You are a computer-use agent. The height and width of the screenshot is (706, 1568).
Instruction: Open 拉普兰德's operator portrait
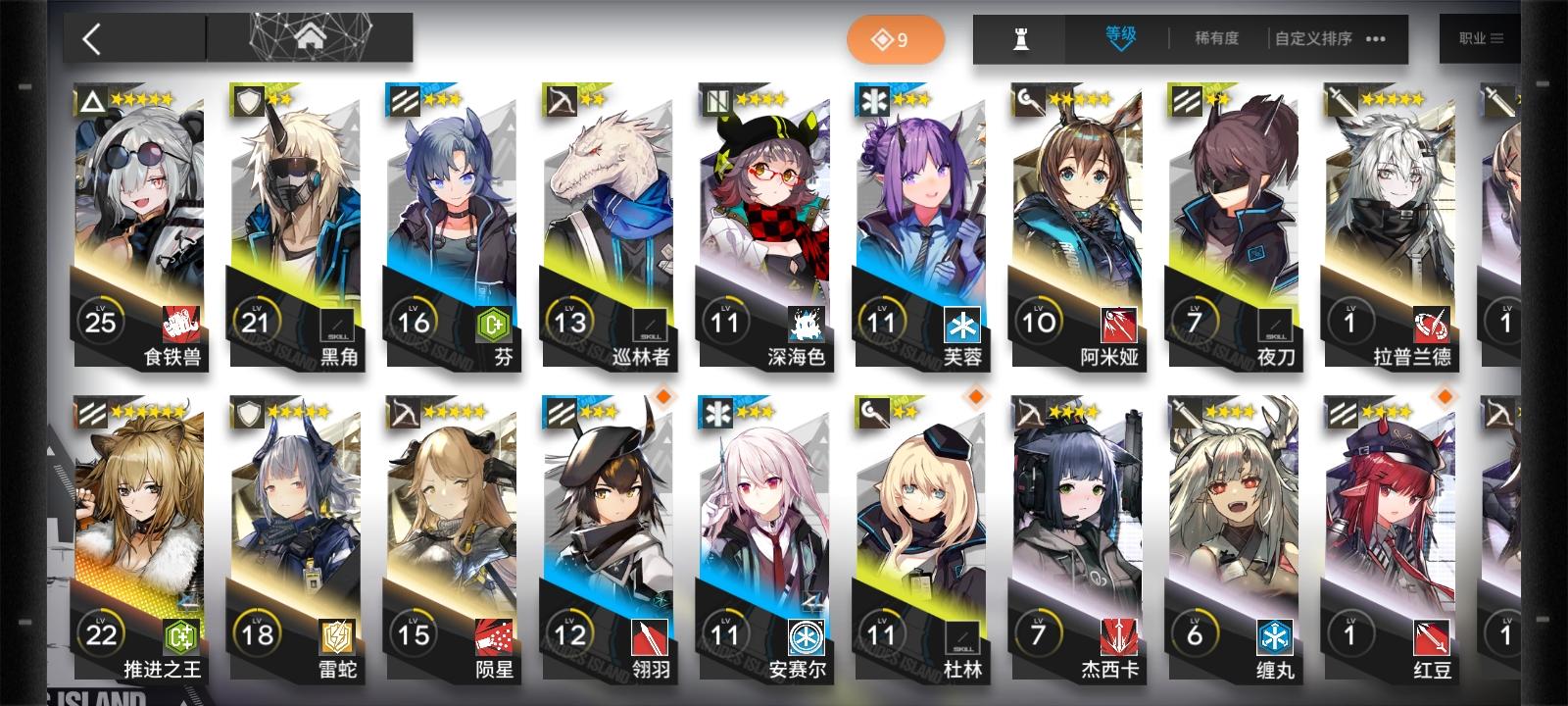(x=1392, y=196)
